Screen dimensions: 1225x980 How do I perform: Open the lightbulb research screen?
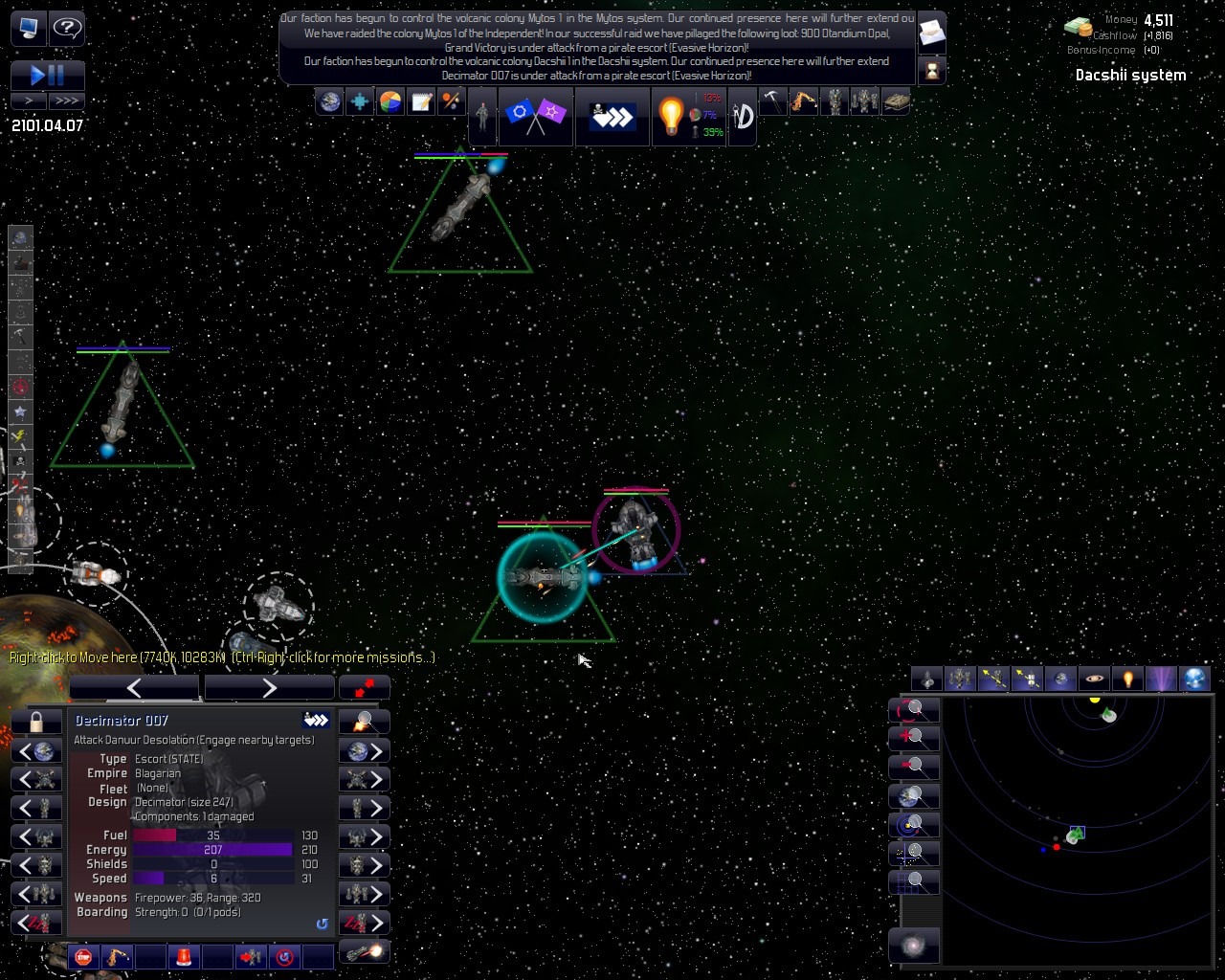click(x=671, y=116)
